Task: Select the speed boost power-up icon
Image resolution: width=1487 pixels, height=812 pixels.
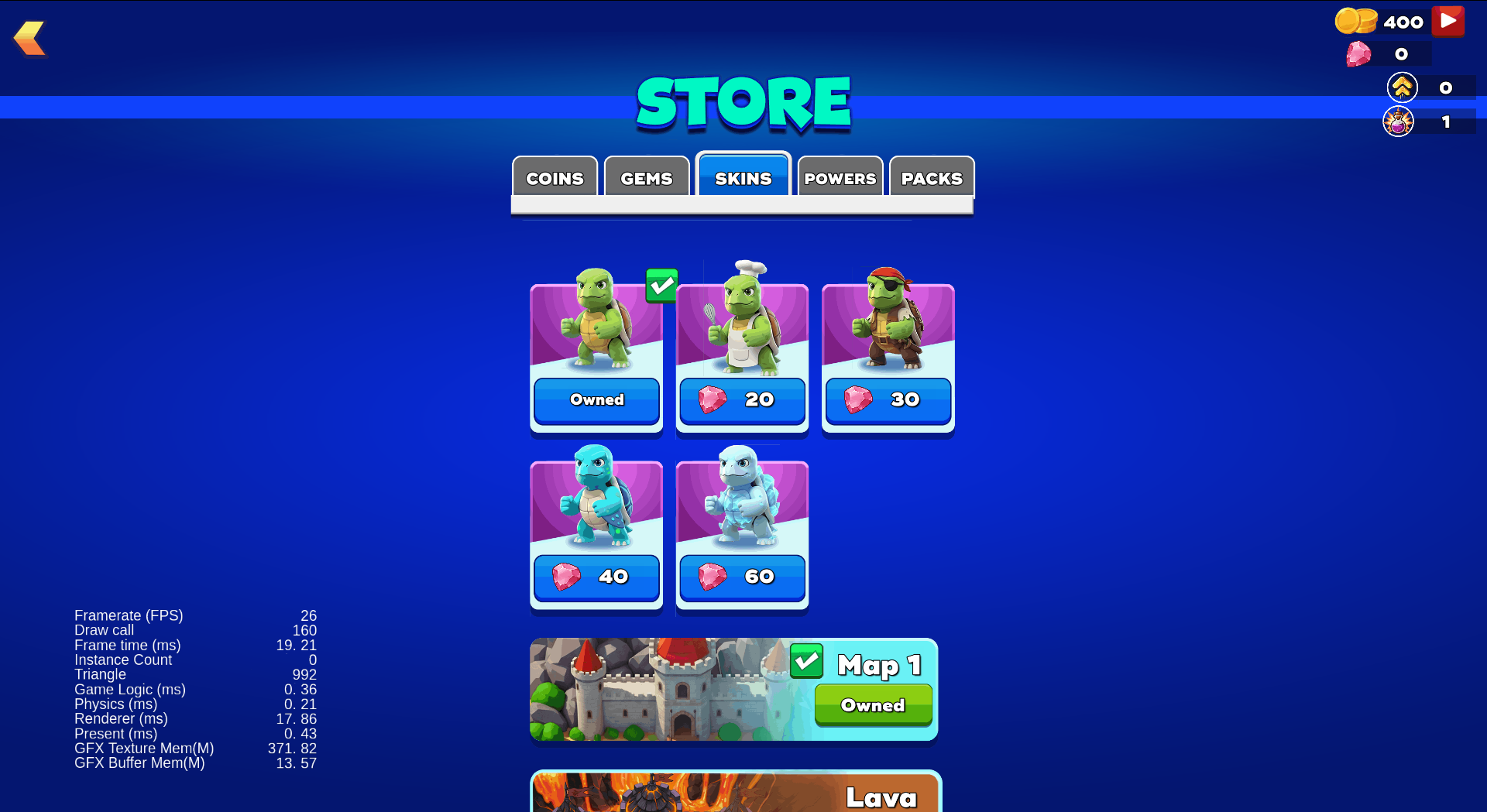Action: 1402,87
